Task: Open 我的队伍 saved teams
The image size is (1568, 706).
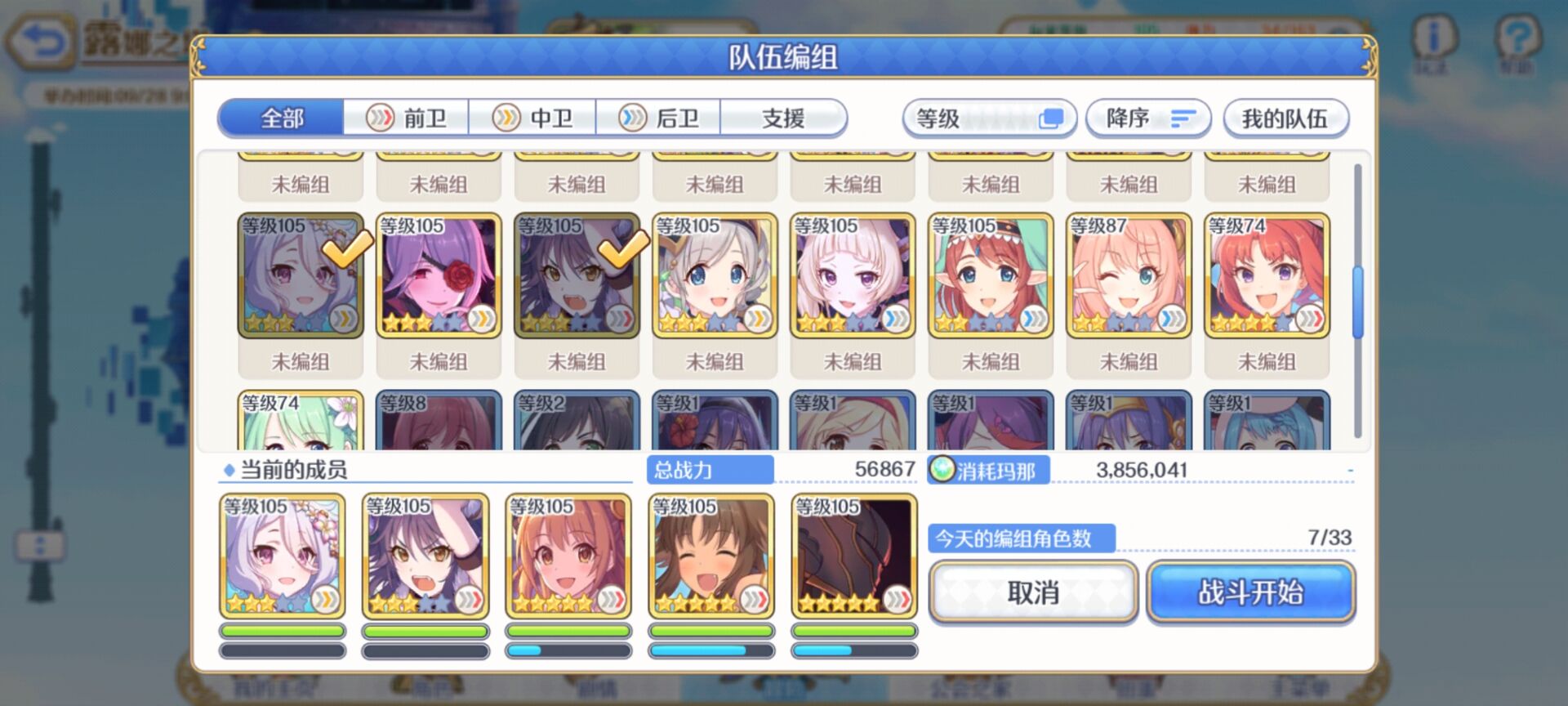Action: (1285, 119)
